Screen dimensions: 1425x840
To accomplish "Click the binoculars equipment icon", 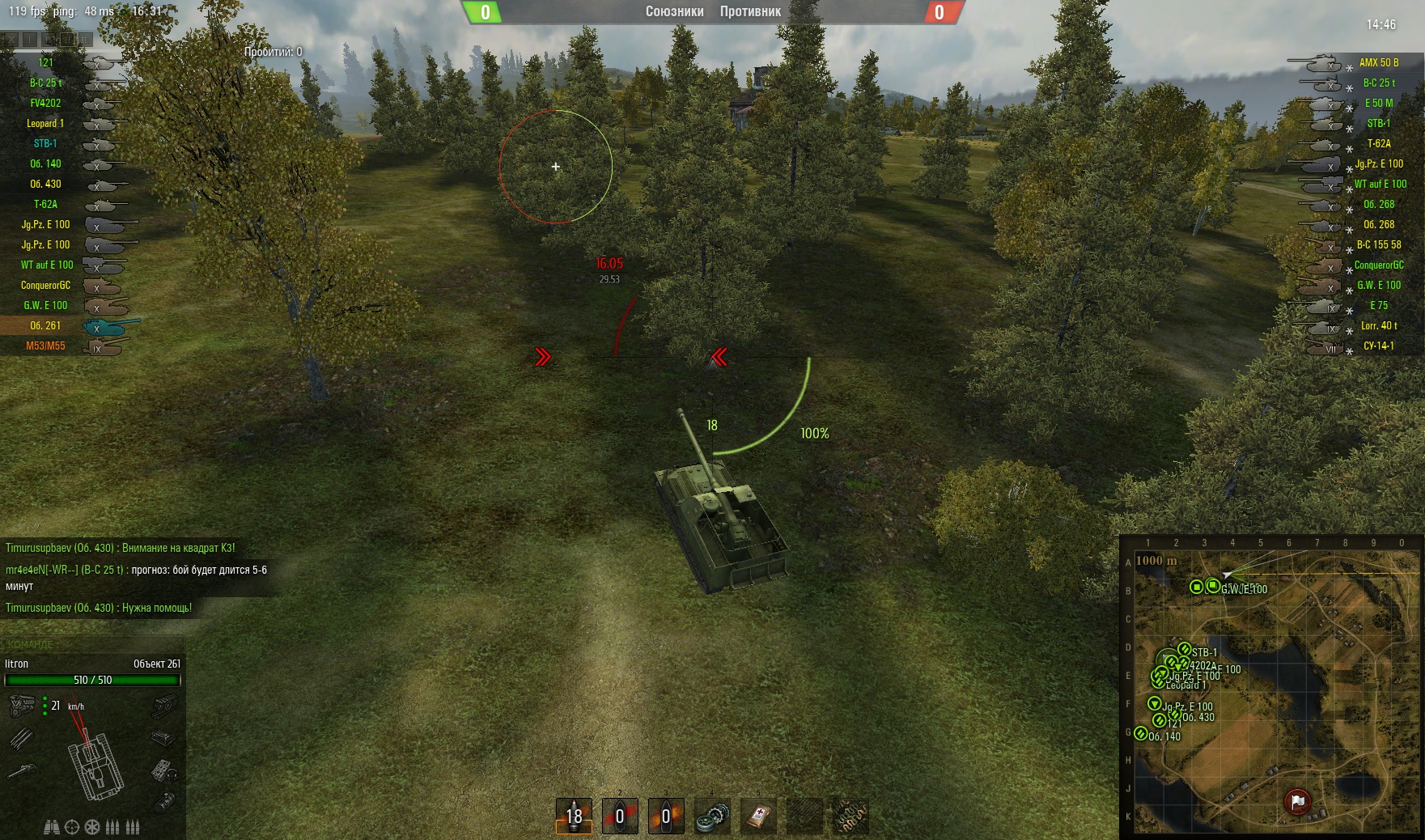I will point(51,827).
